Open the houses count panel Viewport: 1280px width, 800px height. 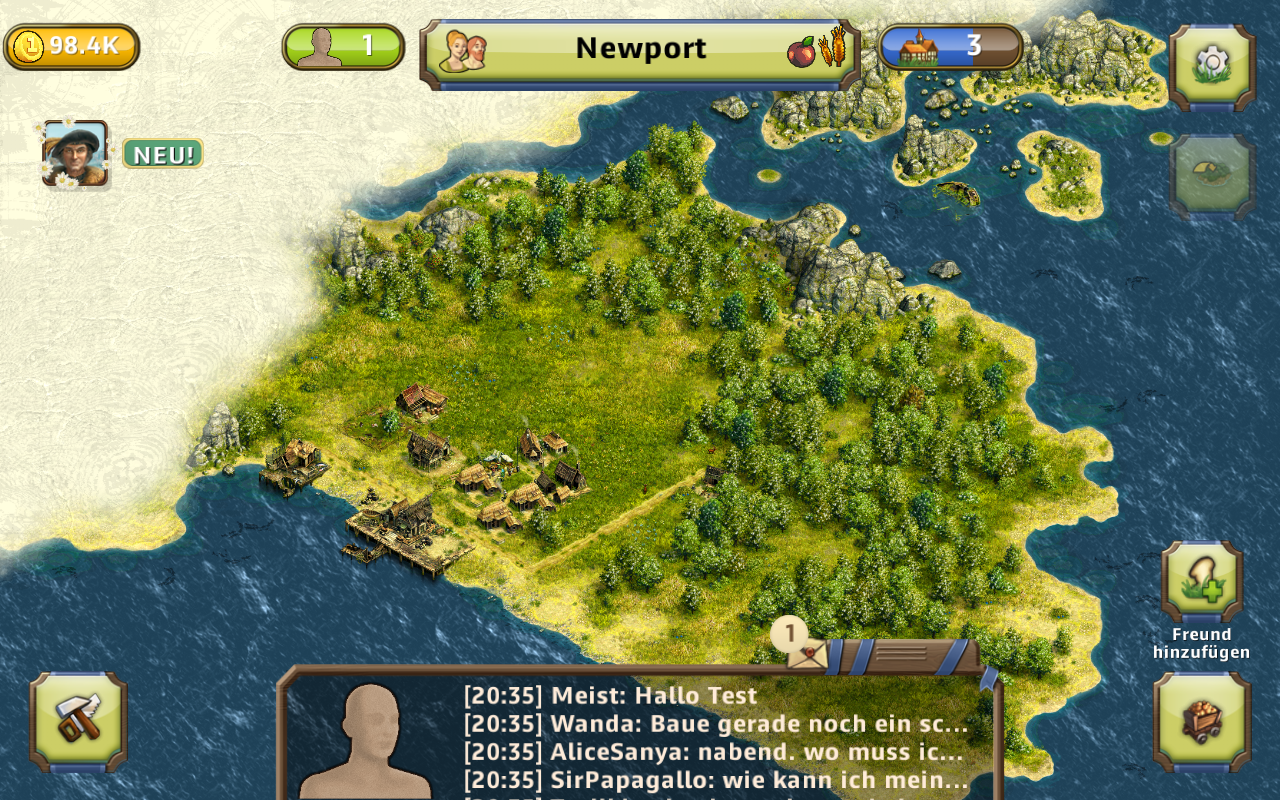coord(950,46)
